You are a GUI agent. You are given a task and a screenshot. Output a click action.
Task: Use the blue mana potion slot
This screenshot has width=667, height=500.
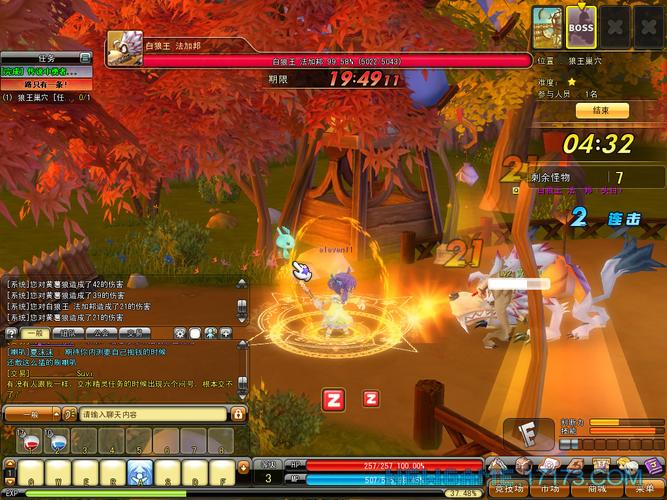click(58, 439)
